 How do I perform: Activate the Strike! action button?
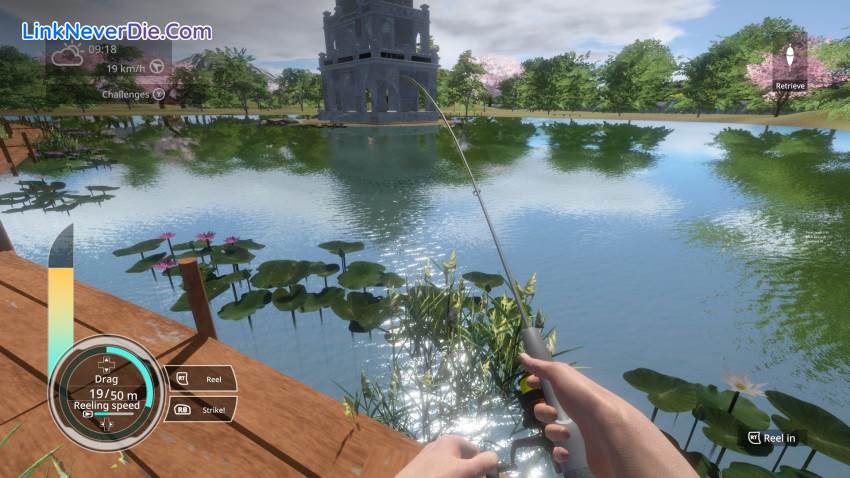(202, 408)
